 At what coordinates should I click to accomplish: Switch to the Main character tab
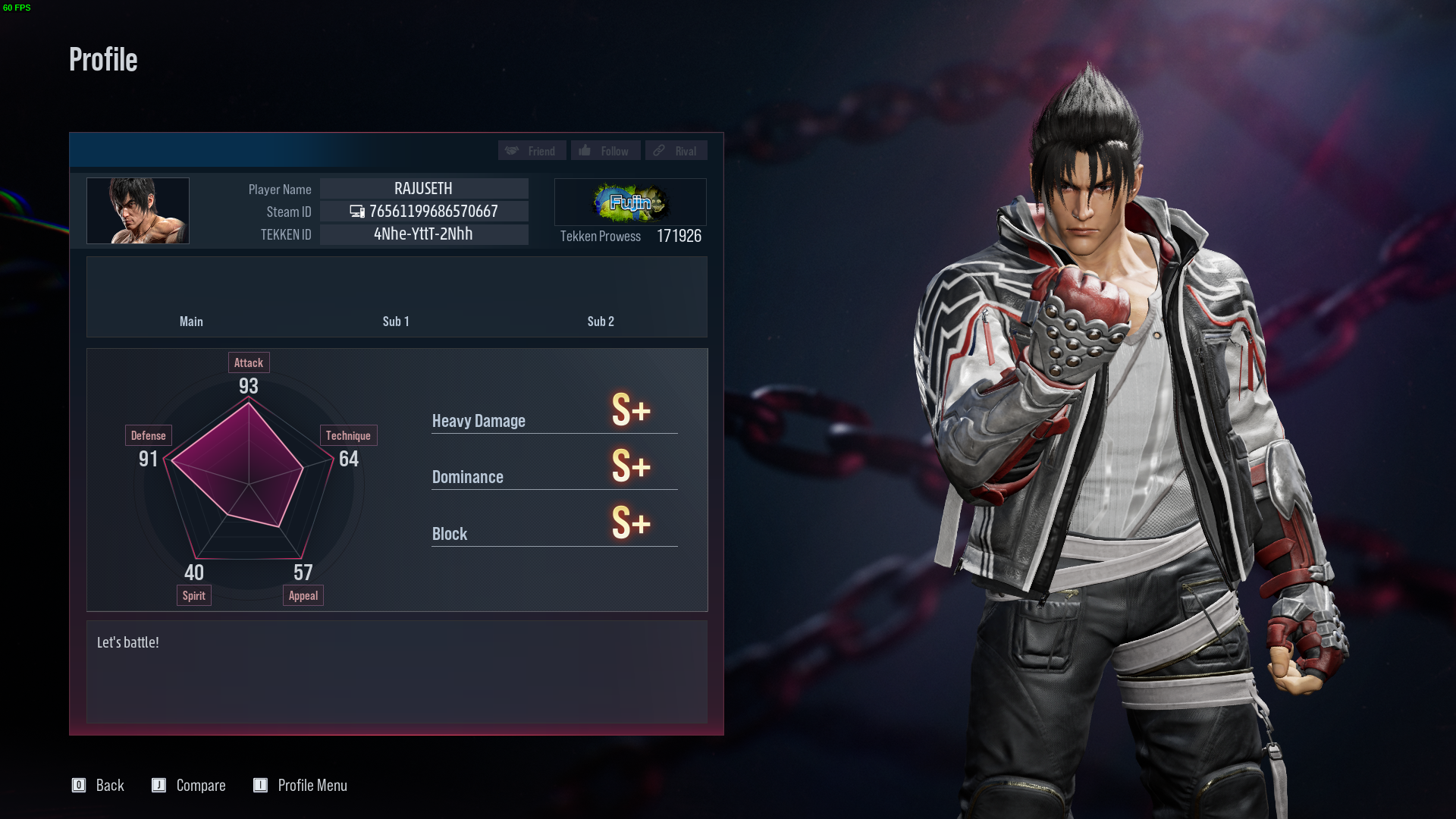pyautogui.click(x=191, y=322)
